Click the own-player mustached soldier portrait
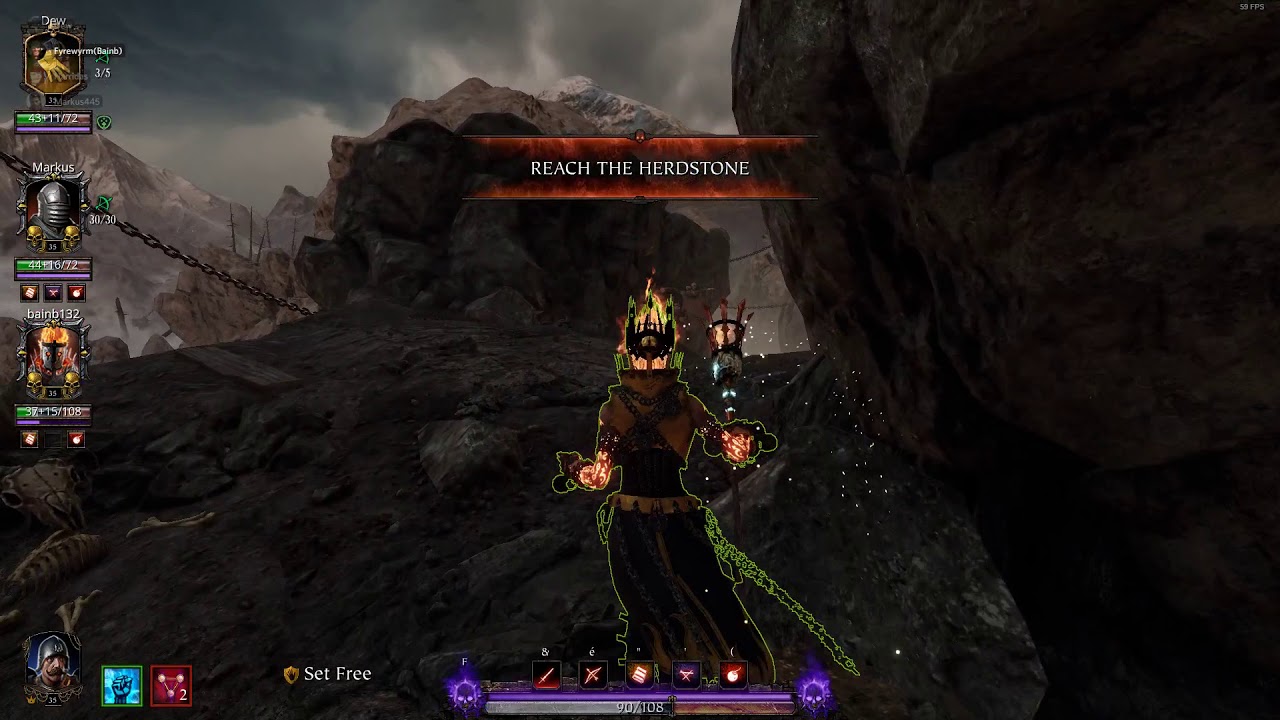The image size is (1280, 720). 53,663
